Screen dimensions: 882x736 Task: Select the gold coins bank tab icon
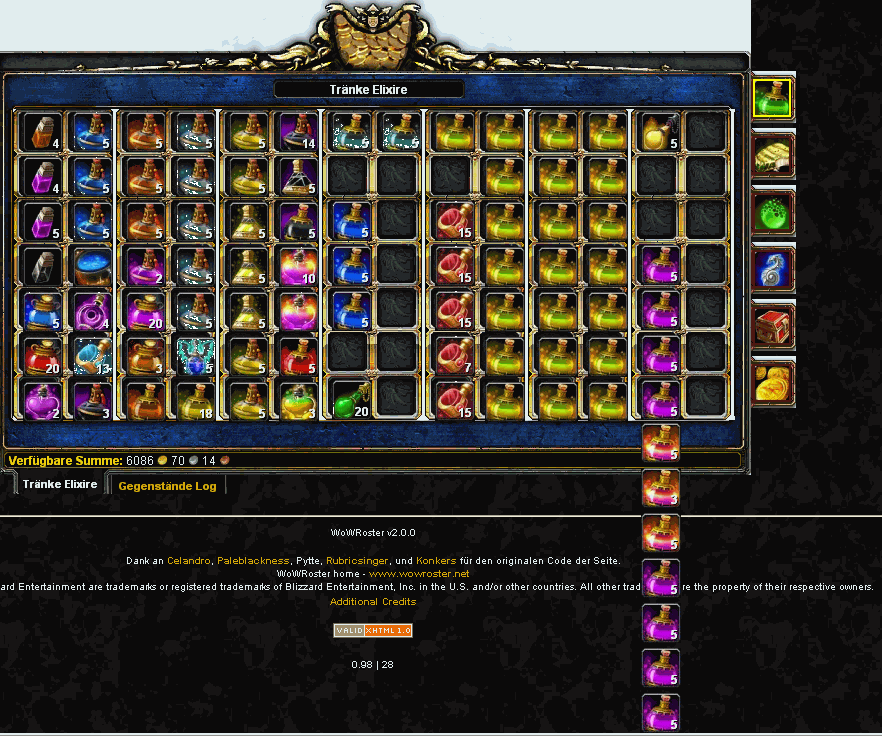pos(773,382)
